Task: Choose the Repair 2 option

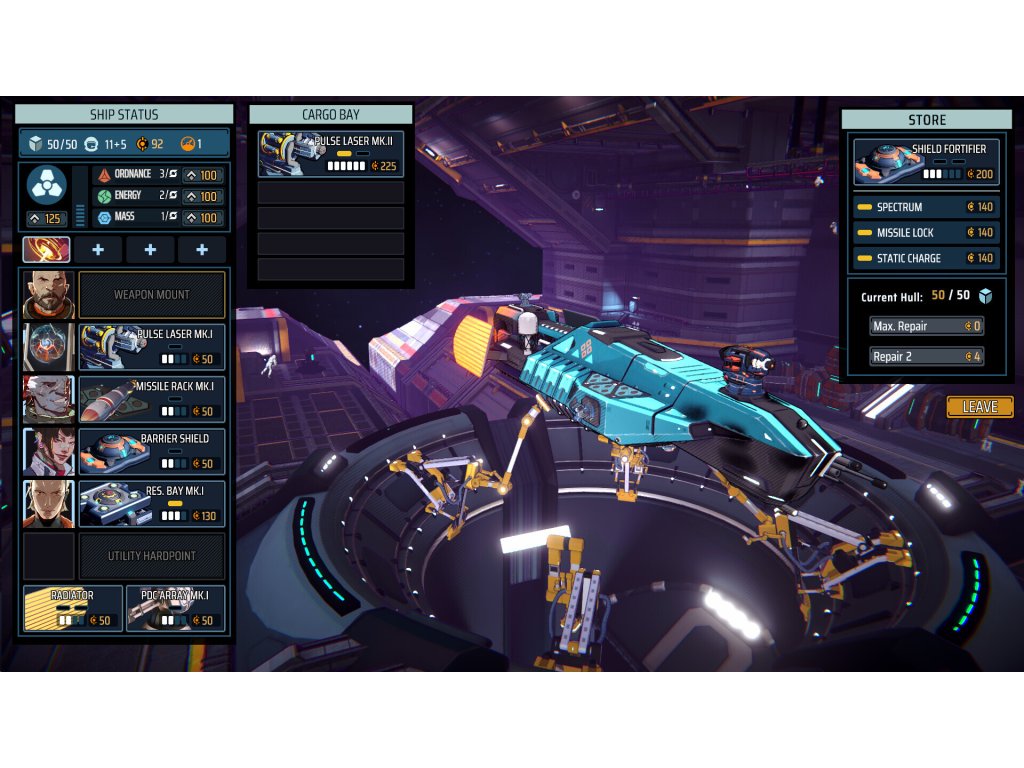Action: [926, 356]
